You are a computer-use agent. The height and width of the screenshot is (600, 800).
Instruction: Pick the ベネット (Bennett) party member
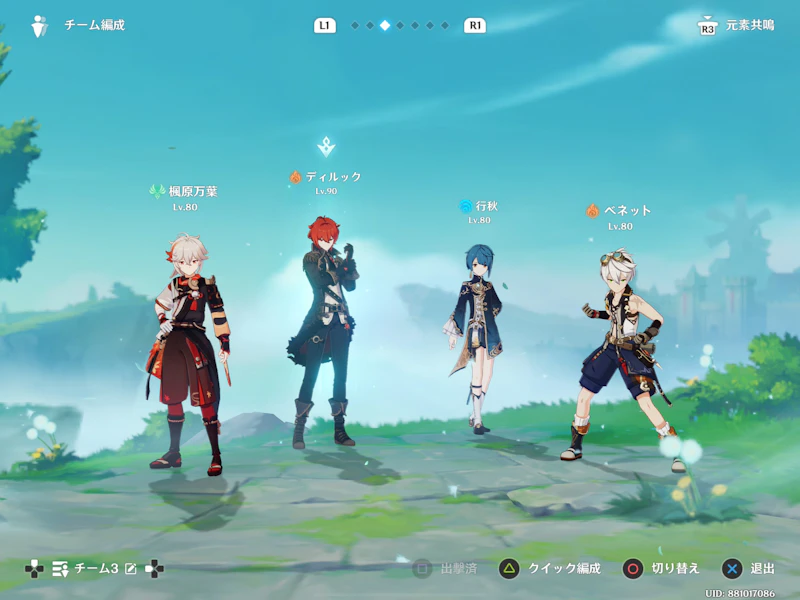click(618, 350)
